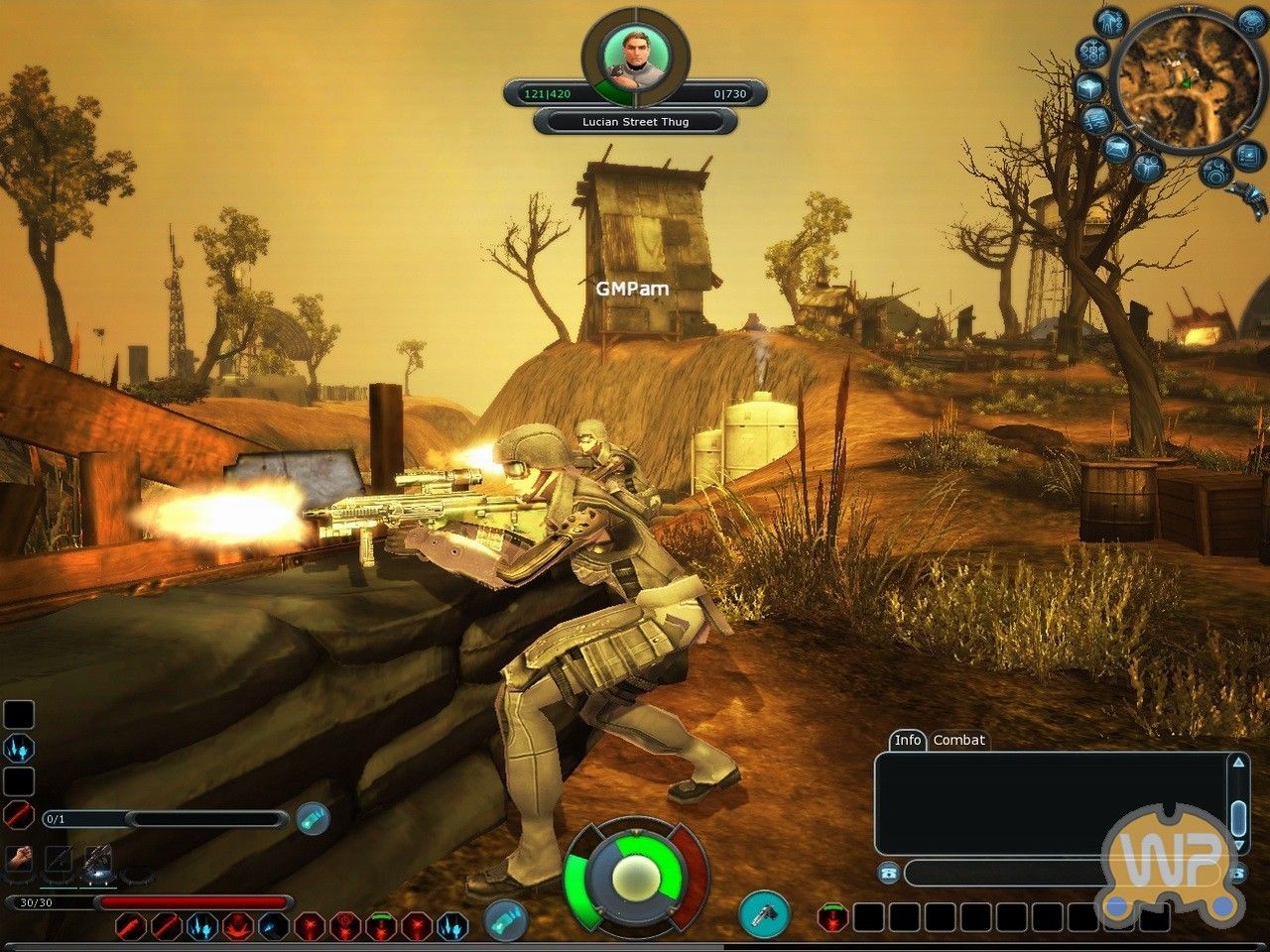
Task: Select the unarmed fist weapon slot
Action: click(x=19, y=859)
